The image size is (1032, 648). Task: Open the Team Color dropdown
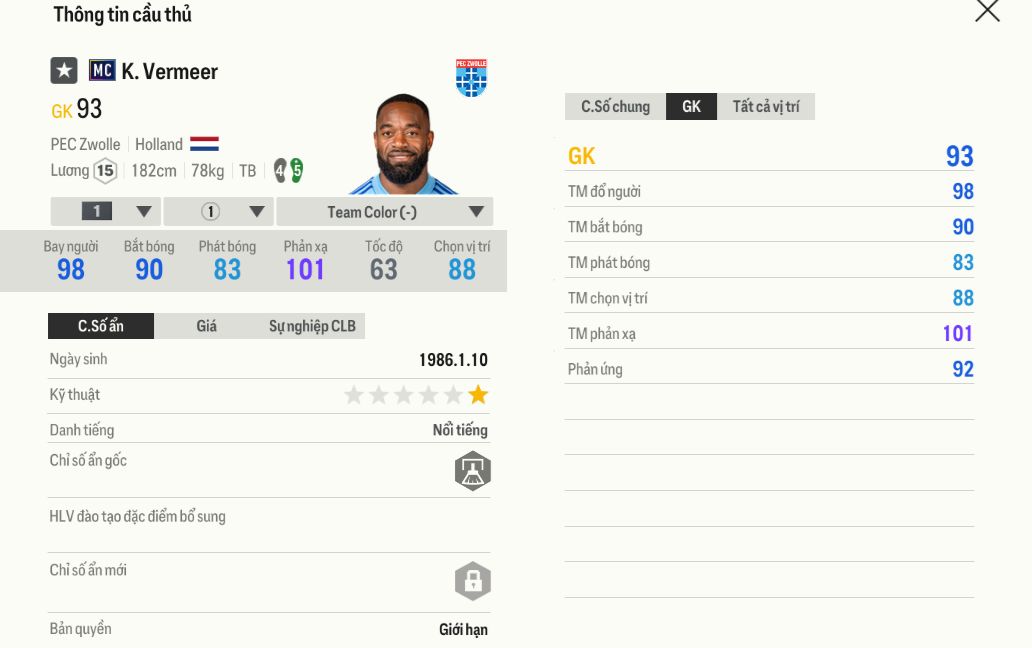[x=384, y=212]
